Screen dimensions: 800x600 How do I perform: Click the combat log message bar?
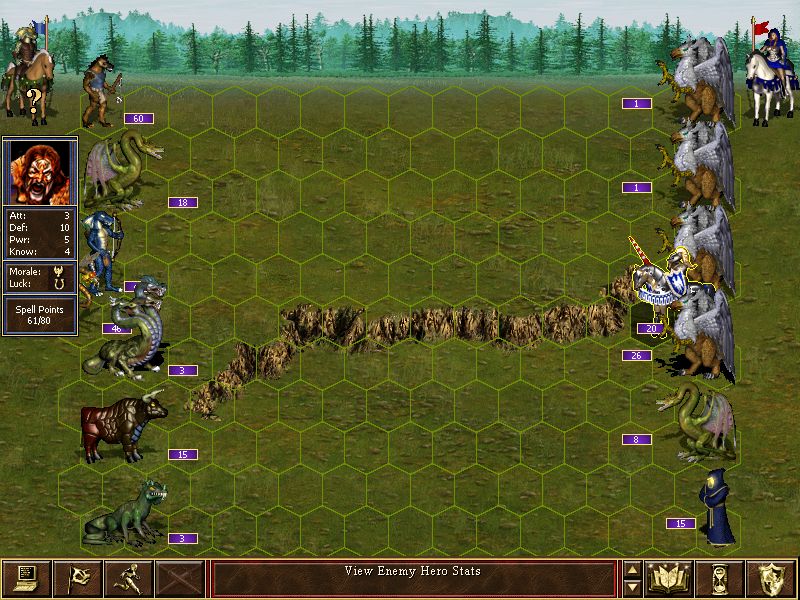click(413, 578)
